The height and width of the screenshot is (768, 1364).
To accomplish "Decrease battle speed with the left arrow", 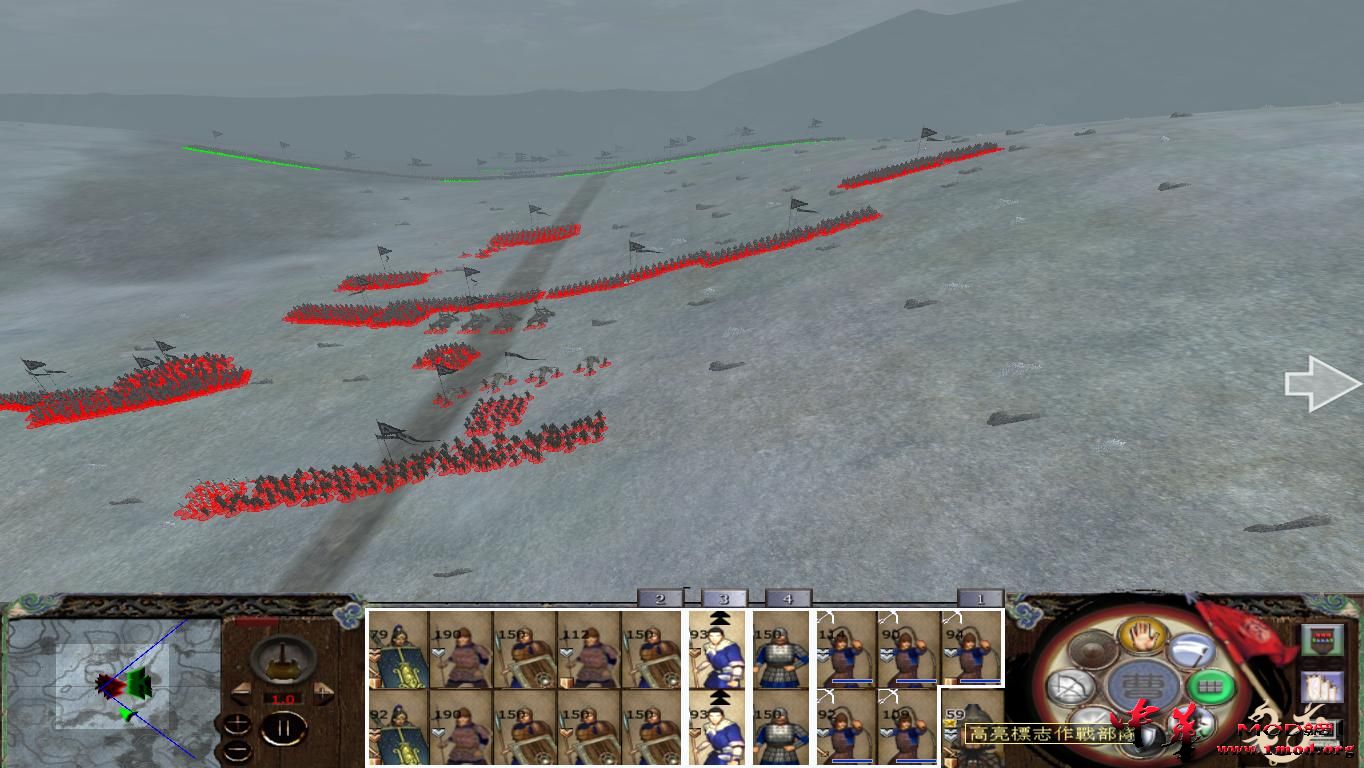I will pos(241,692).
